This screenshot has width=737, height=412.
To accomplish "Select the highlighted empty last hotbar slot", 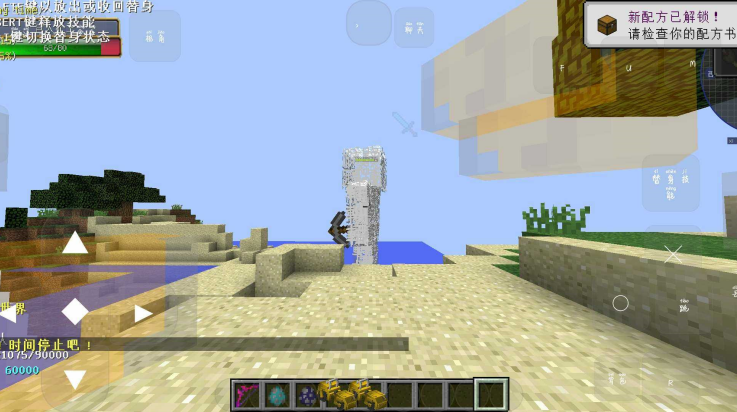I will [x=490, y=395].
